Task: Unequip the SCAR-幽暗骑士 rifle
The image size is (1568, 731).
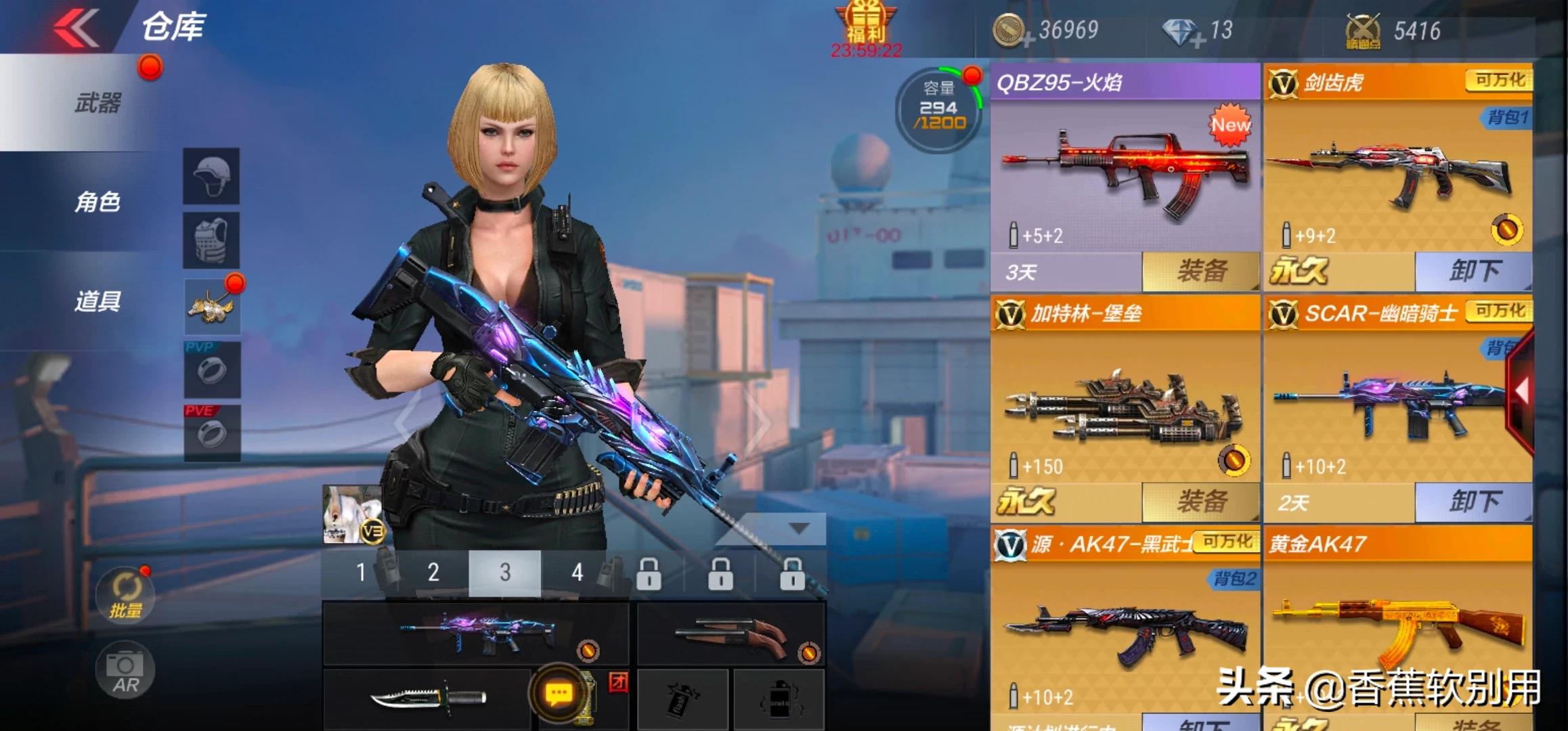Action: (x=1473, y=502)
